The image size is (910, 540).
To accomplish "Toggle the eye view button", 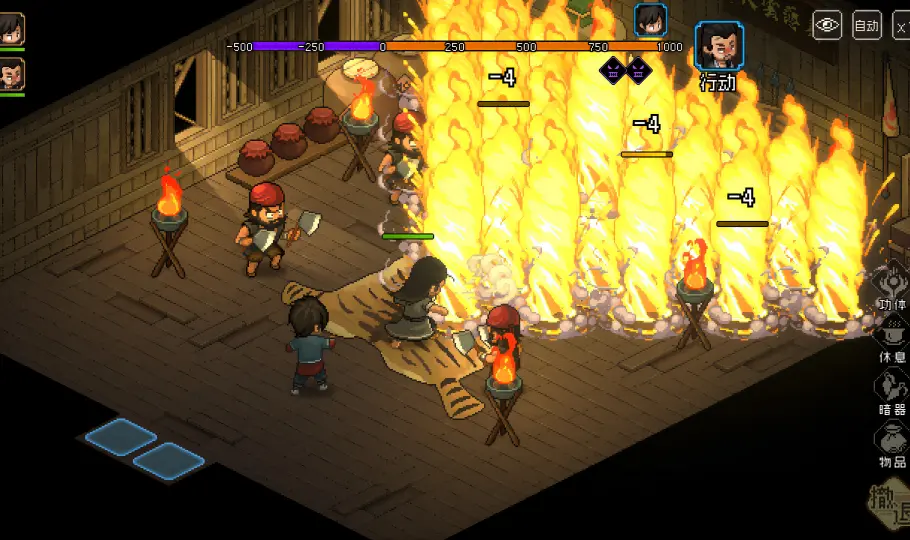I will coord(827,26).
